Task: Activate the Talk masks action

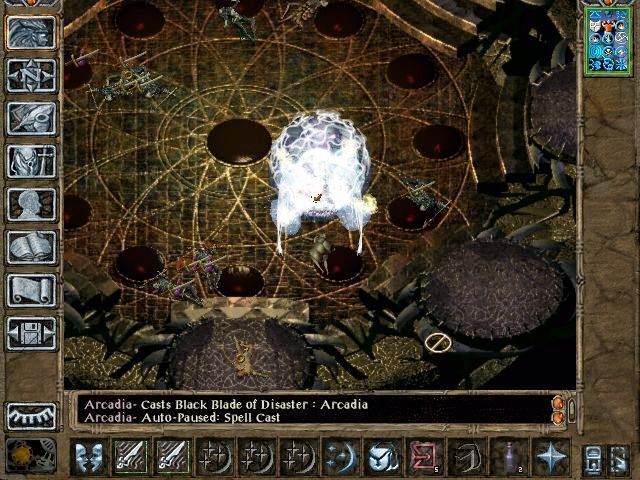Action: pos(90,457)
